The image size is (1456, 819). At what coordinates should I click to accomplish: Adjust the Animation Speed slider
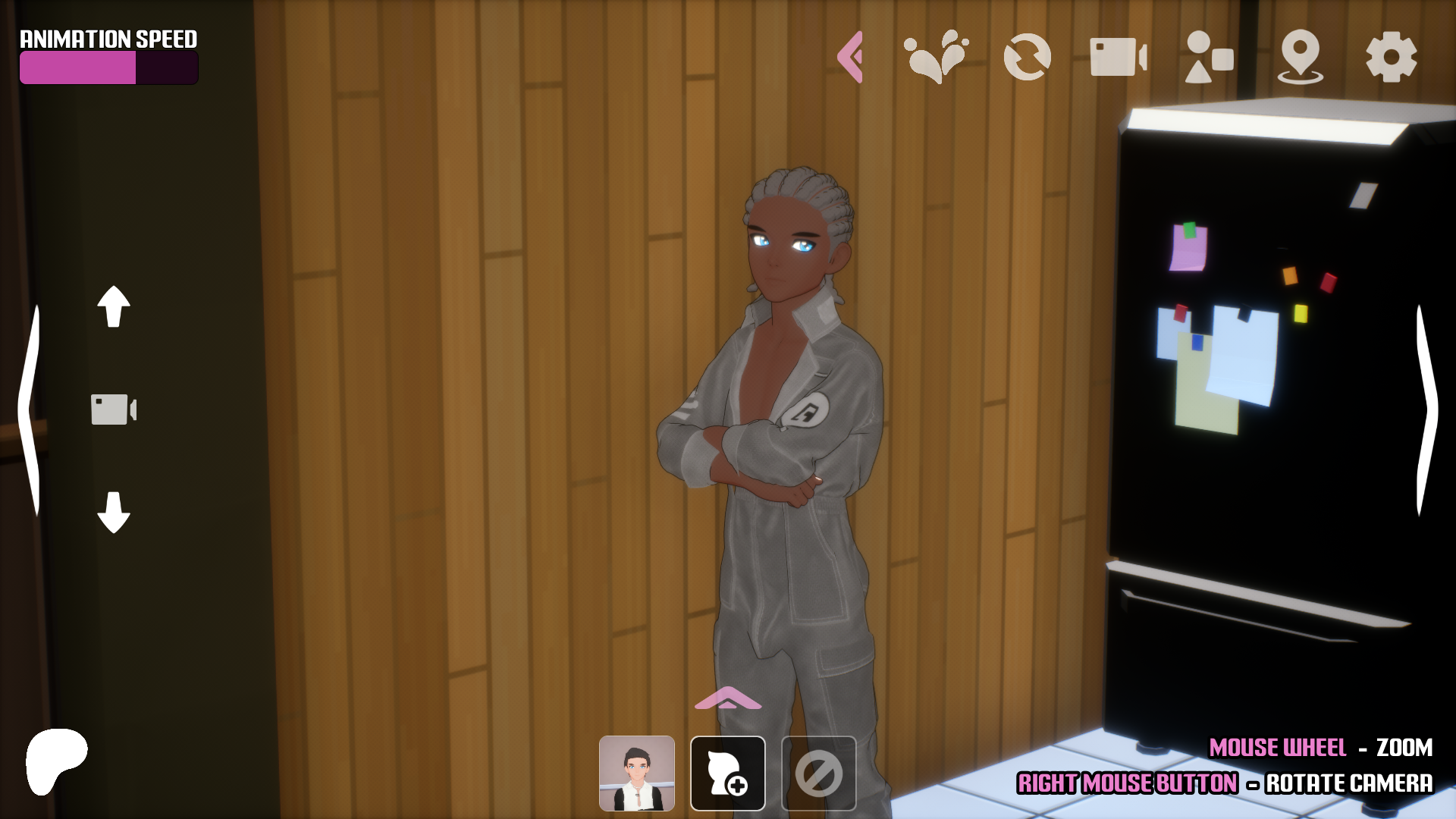pos(108,67)
